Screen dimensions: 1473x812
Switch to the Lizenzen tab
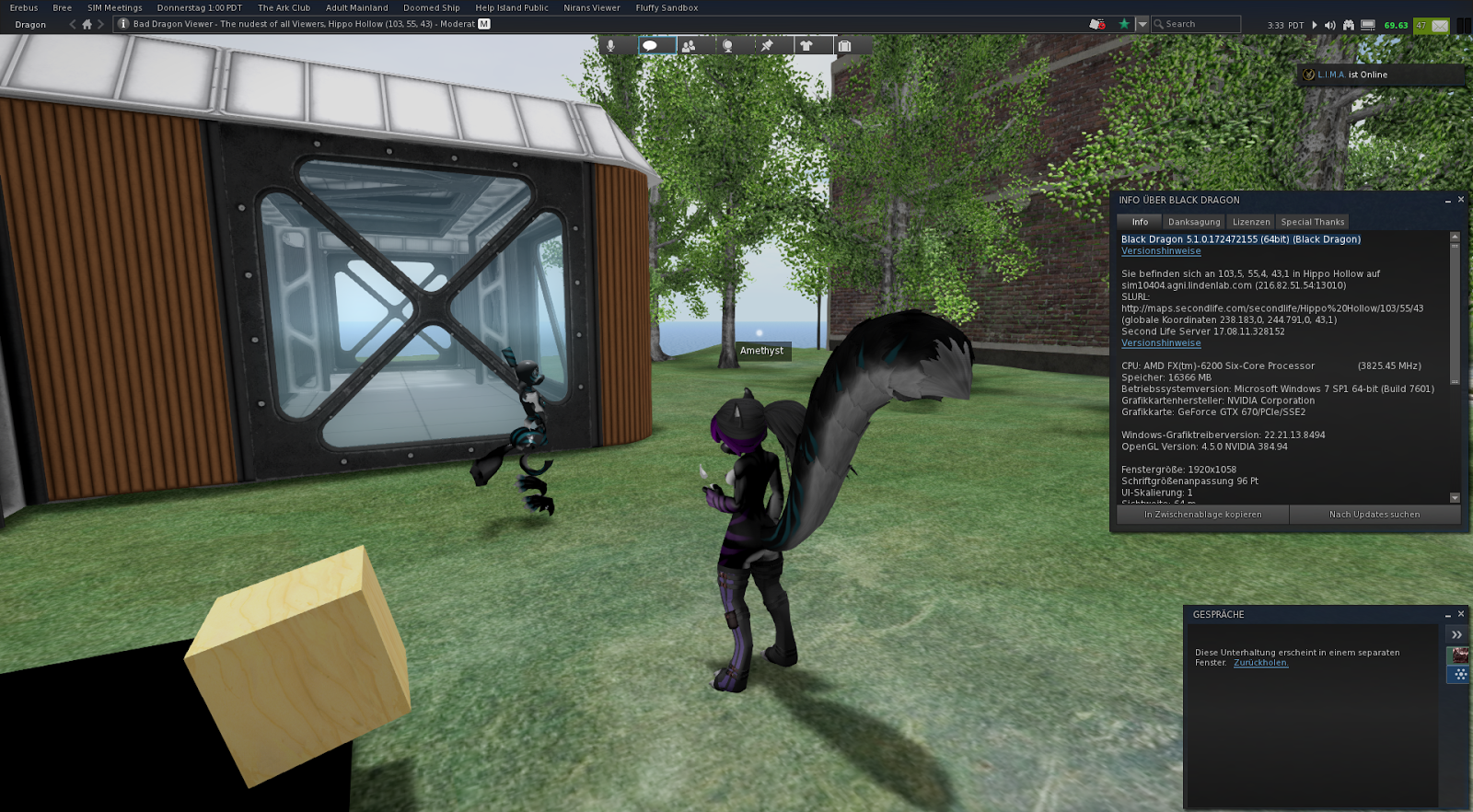pos(1250,221)
